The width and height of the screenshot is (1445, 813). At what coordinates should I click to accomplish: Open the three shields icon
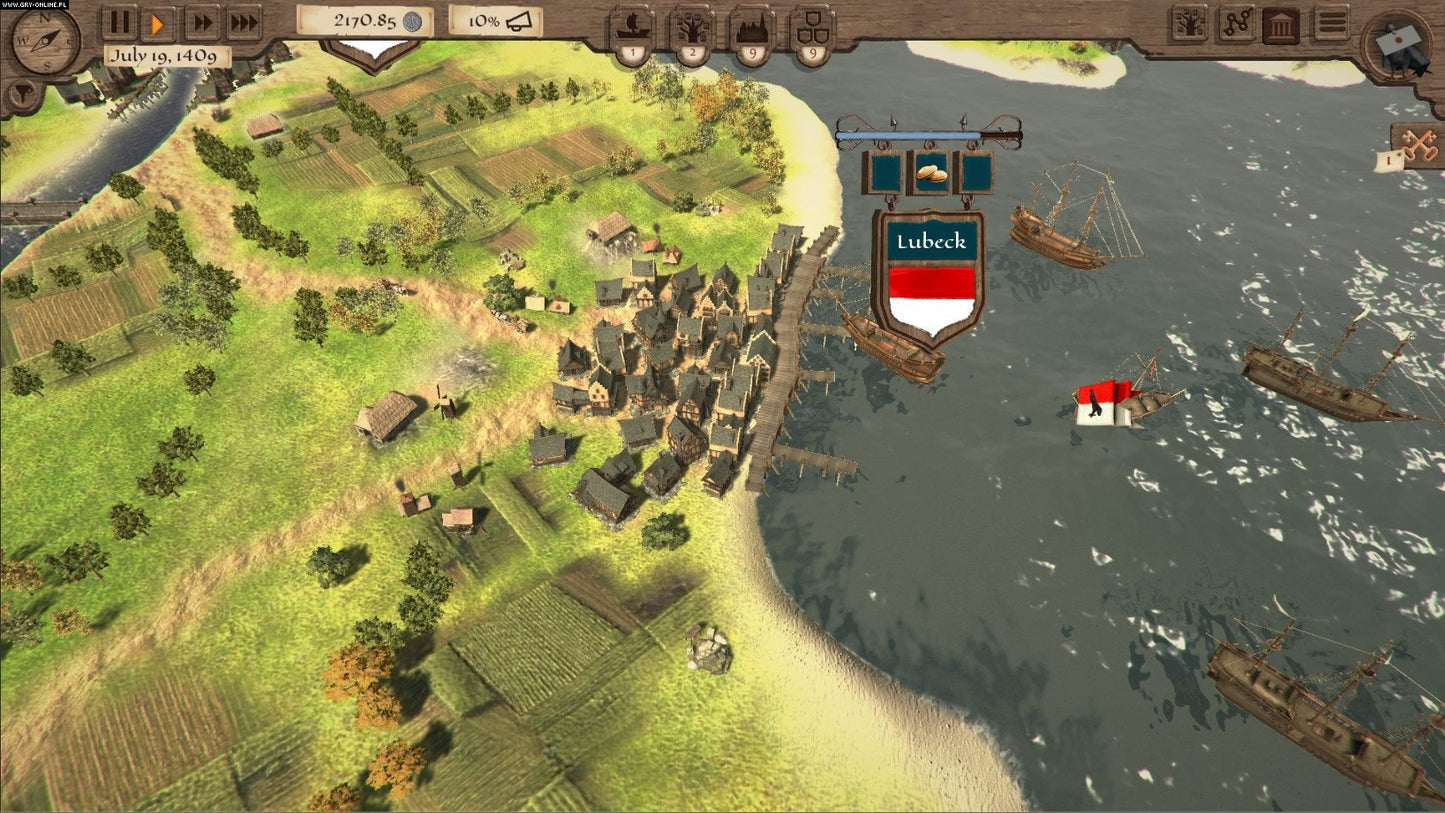click(x=811, y=29)
